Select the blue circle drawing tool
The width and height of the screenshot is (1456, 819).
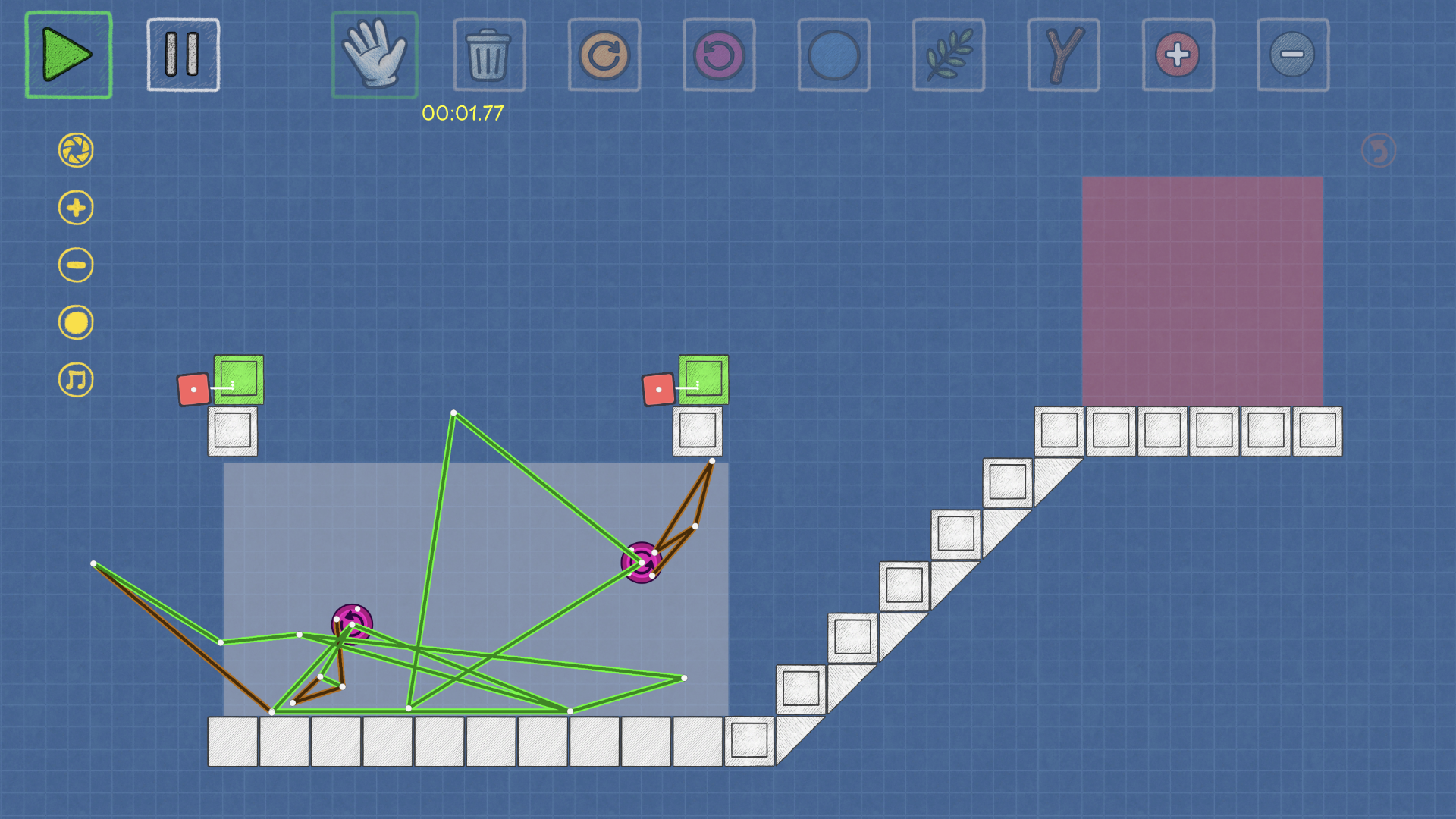[x=833, y=55]
